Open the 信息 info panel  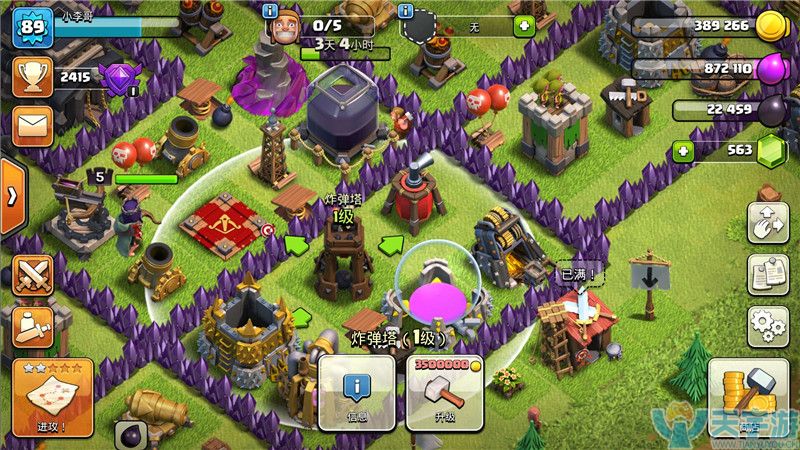click(356, 393)
